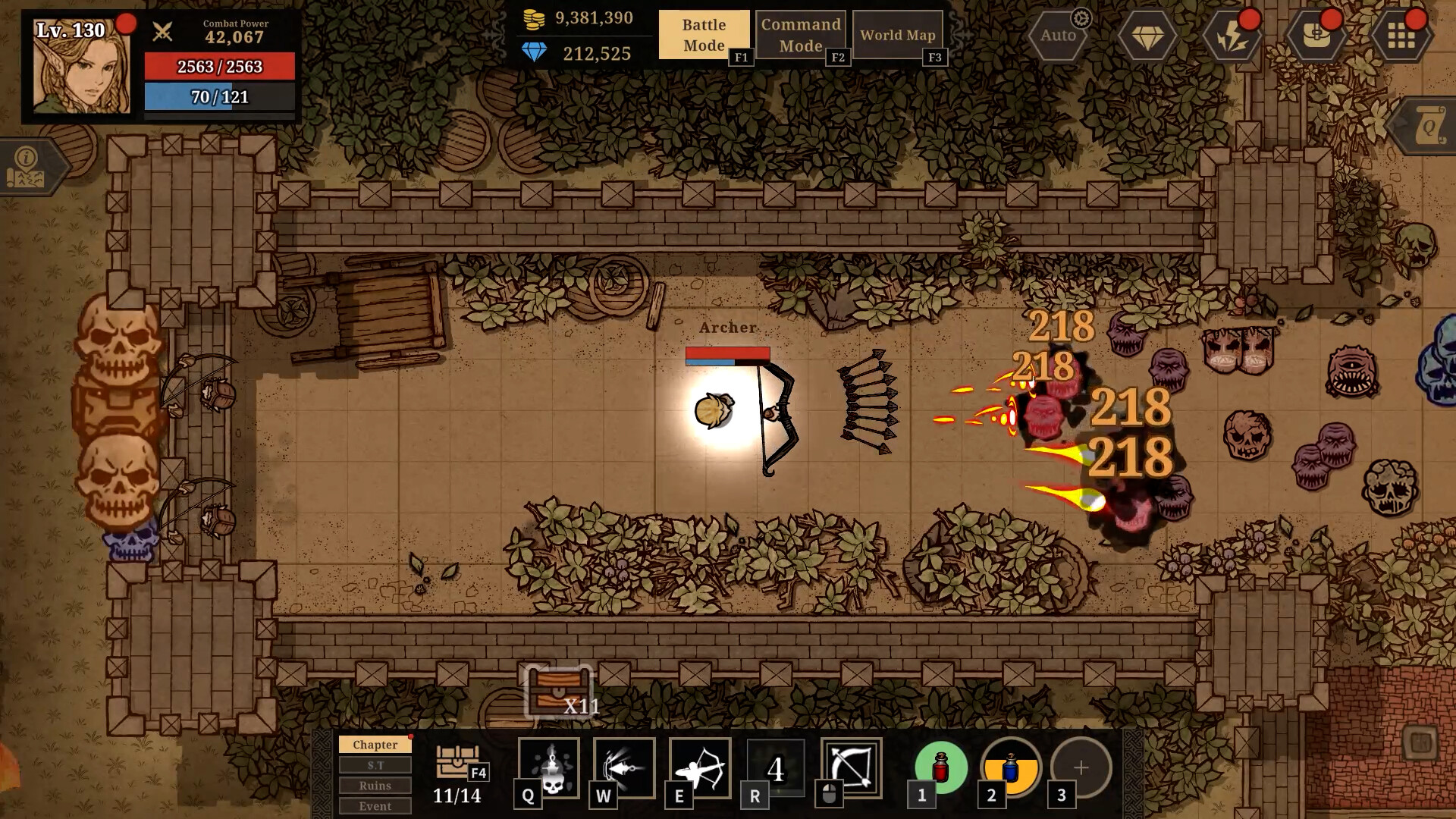
Task: Enable the Ruins filter in sidebar
Action: [x=375, y=786]
